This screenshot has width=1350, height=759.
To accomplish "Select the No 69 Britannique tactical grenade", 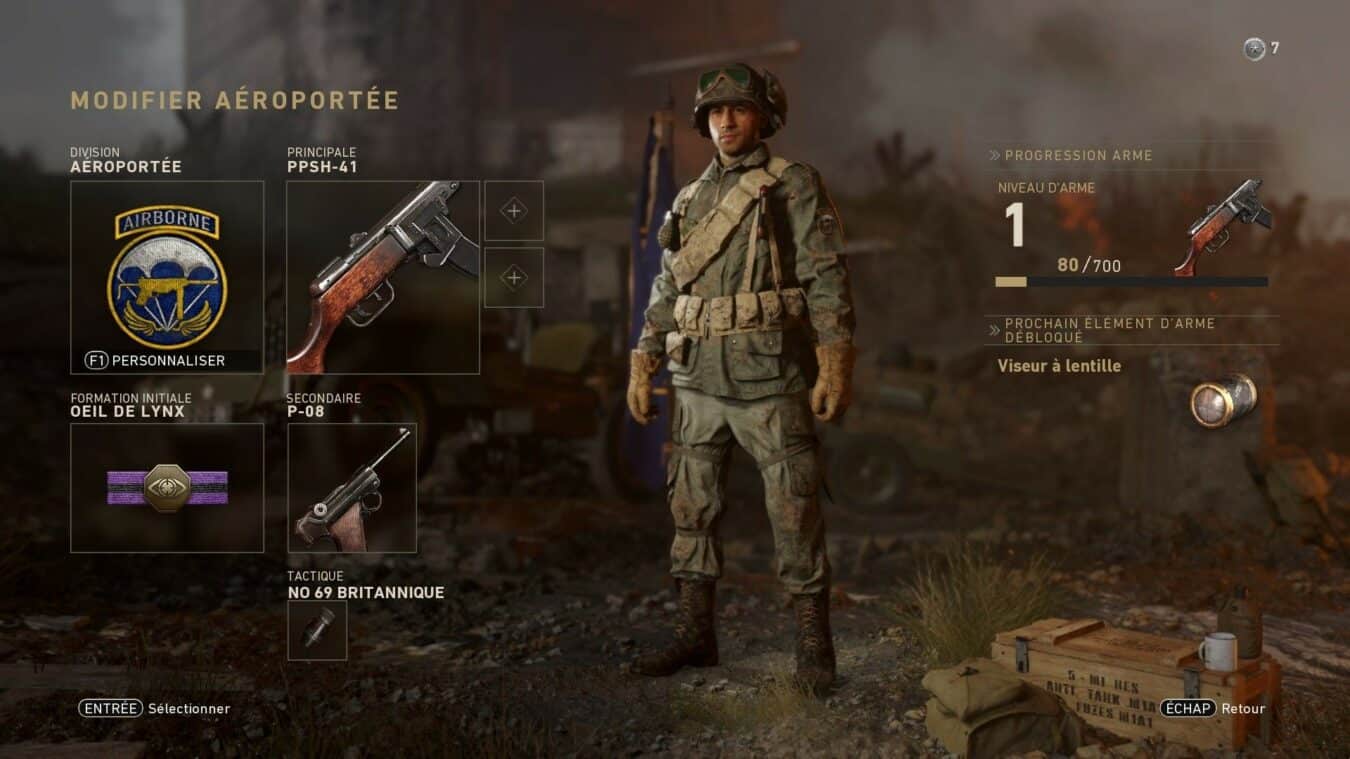I will (317, 630).
